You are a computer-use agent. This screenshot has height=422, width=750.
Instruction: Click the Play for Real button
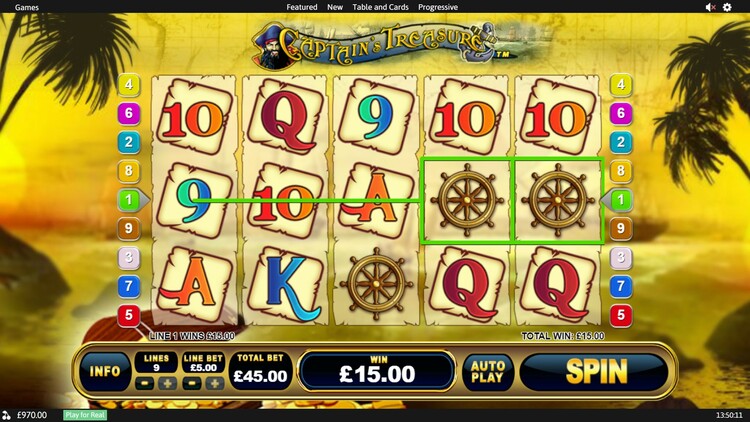[x=85, y=415]
